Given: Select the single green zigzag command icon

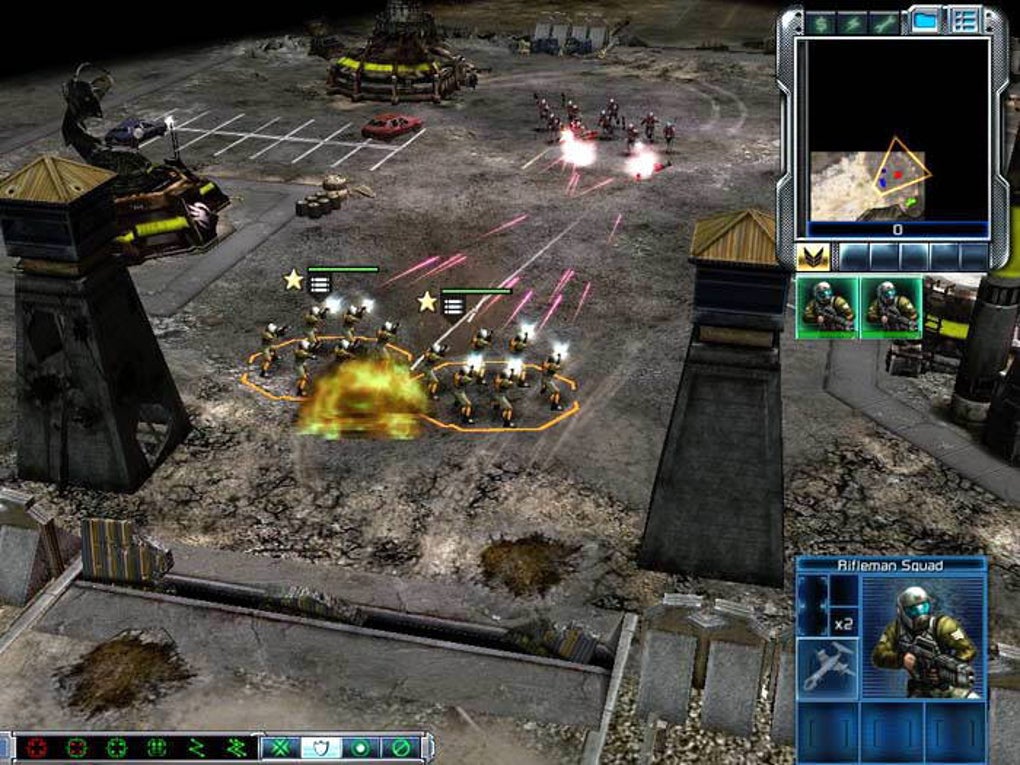Looking at the screenshot, I should pyautogui.click(x=196, y=747).
